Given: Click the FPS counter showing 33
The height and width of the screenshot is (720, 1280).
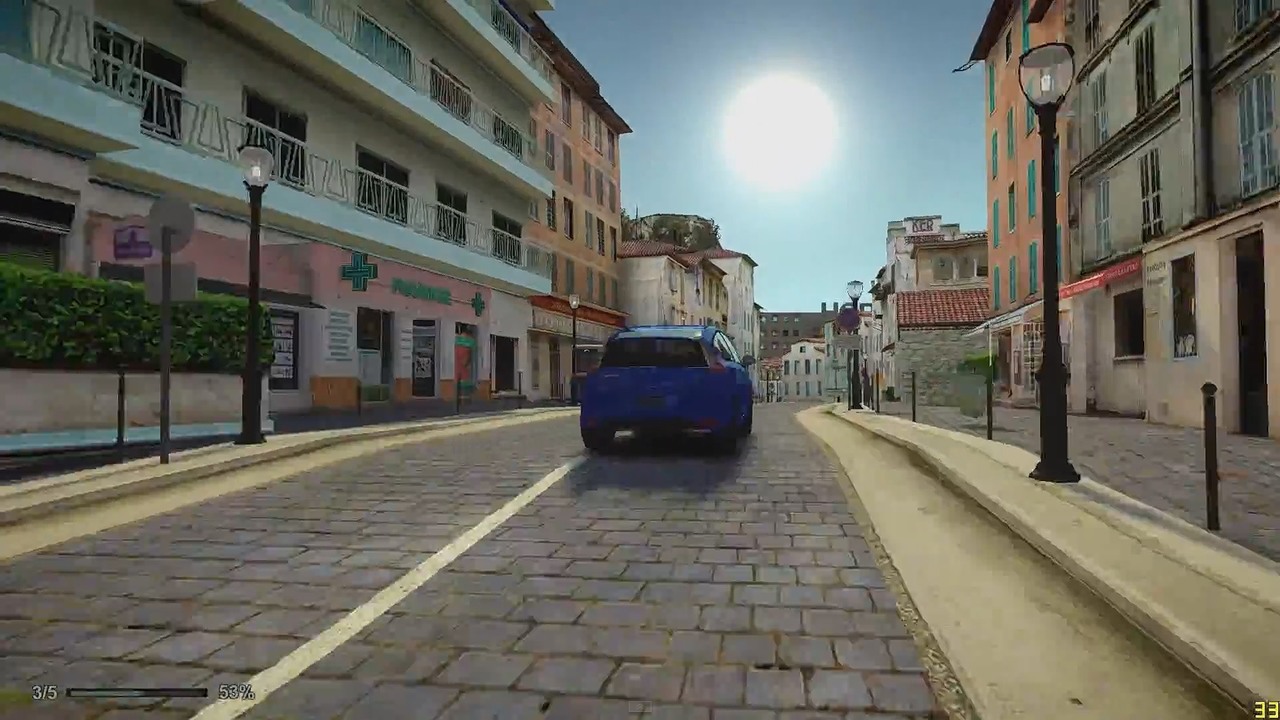Looking at the screenshot, I should point(1262,709).
